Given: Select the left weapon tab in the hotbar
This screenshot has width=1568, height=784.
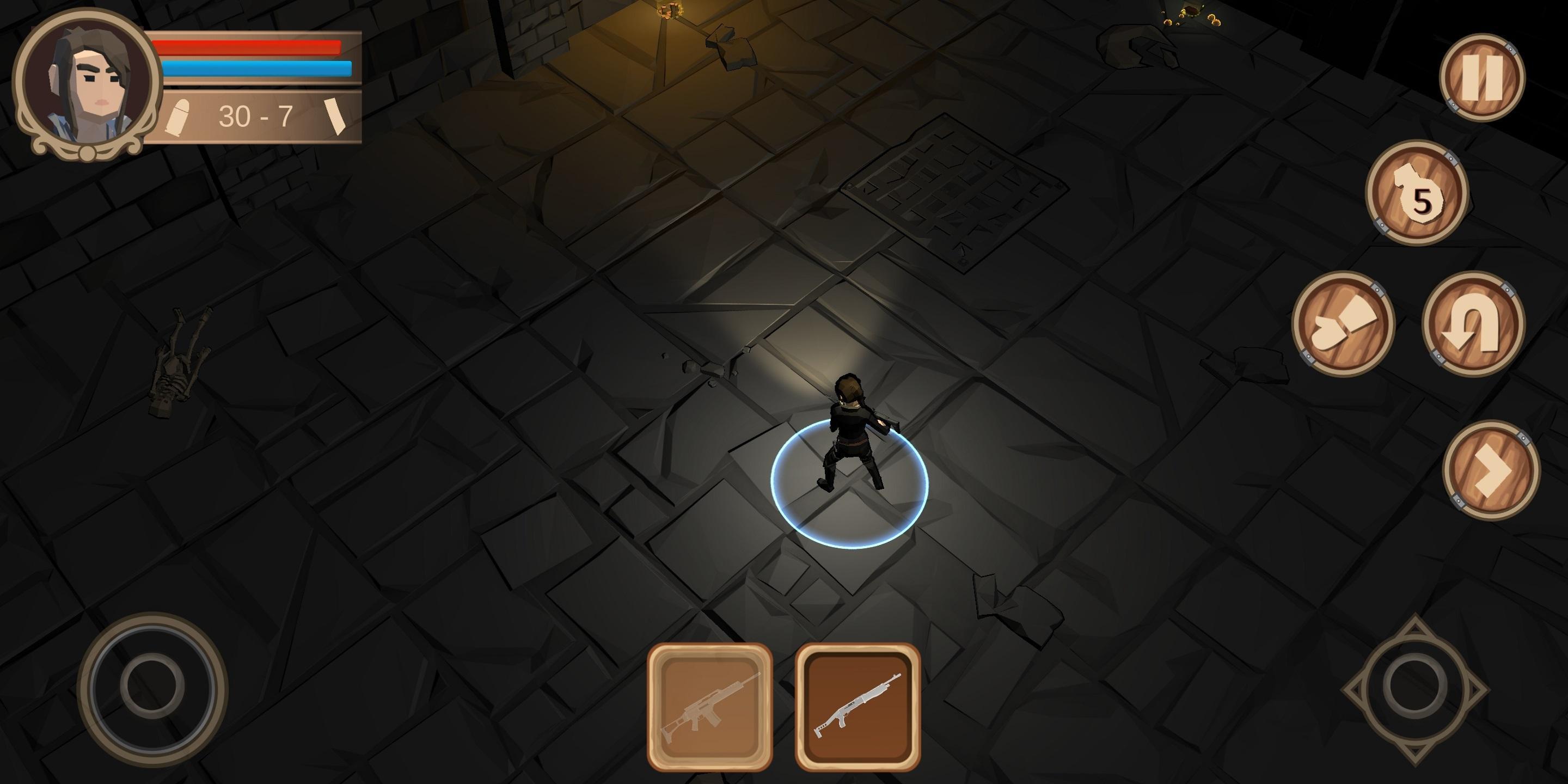Looking at the screenshot, I should (709, 706).
